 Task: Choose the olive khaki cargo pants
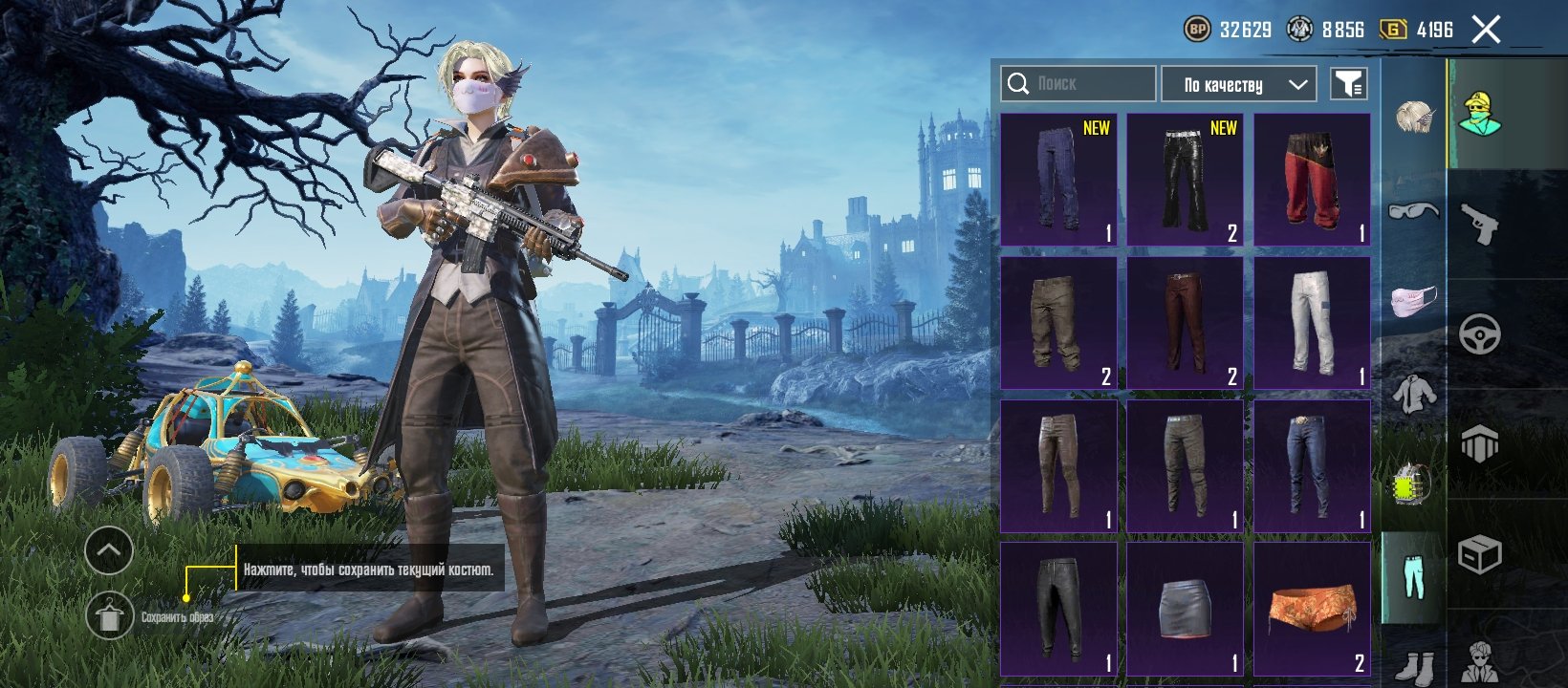tap(1057, 323)
